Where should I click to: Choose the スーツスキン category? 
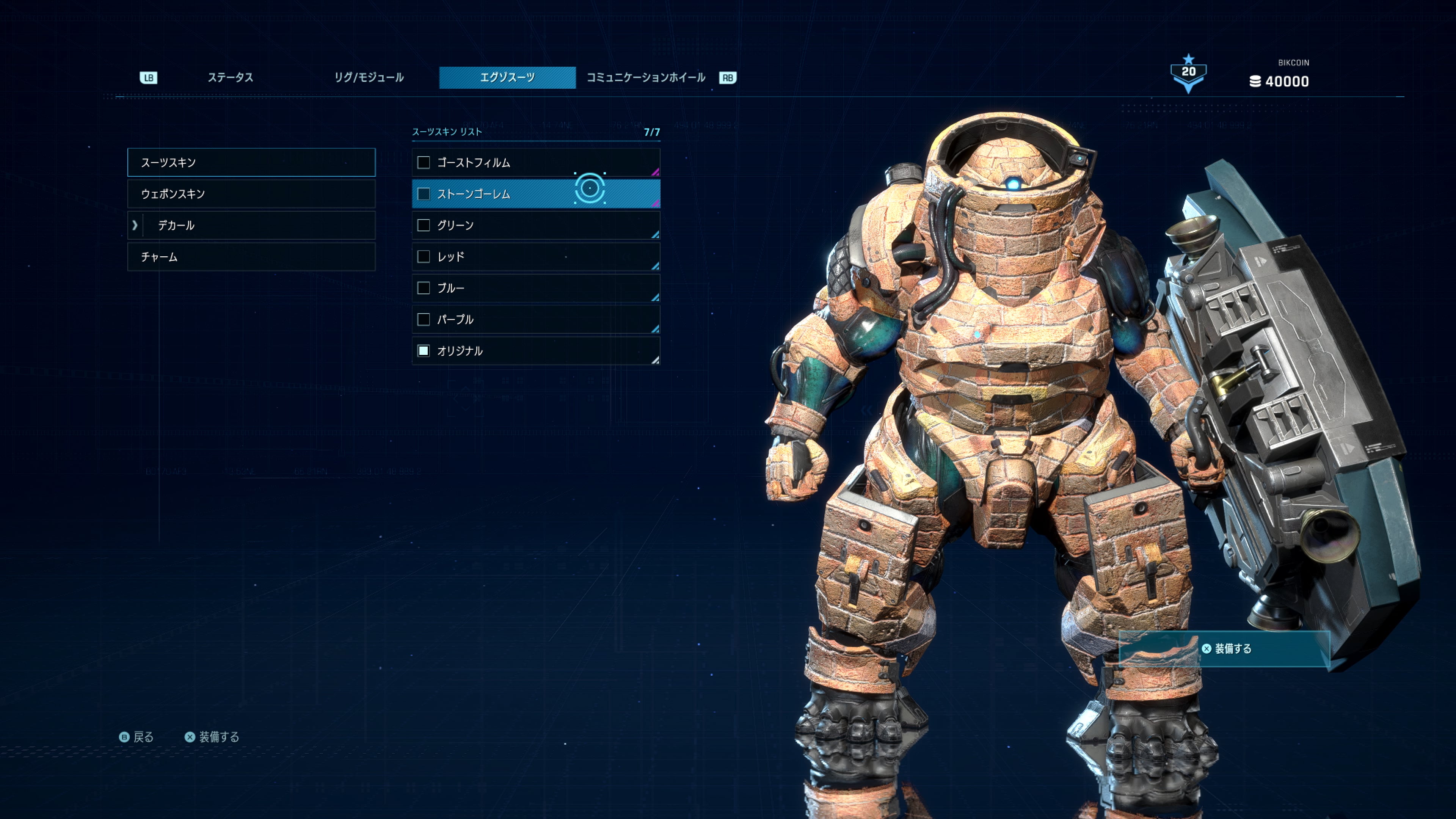(x=251, y=162)
